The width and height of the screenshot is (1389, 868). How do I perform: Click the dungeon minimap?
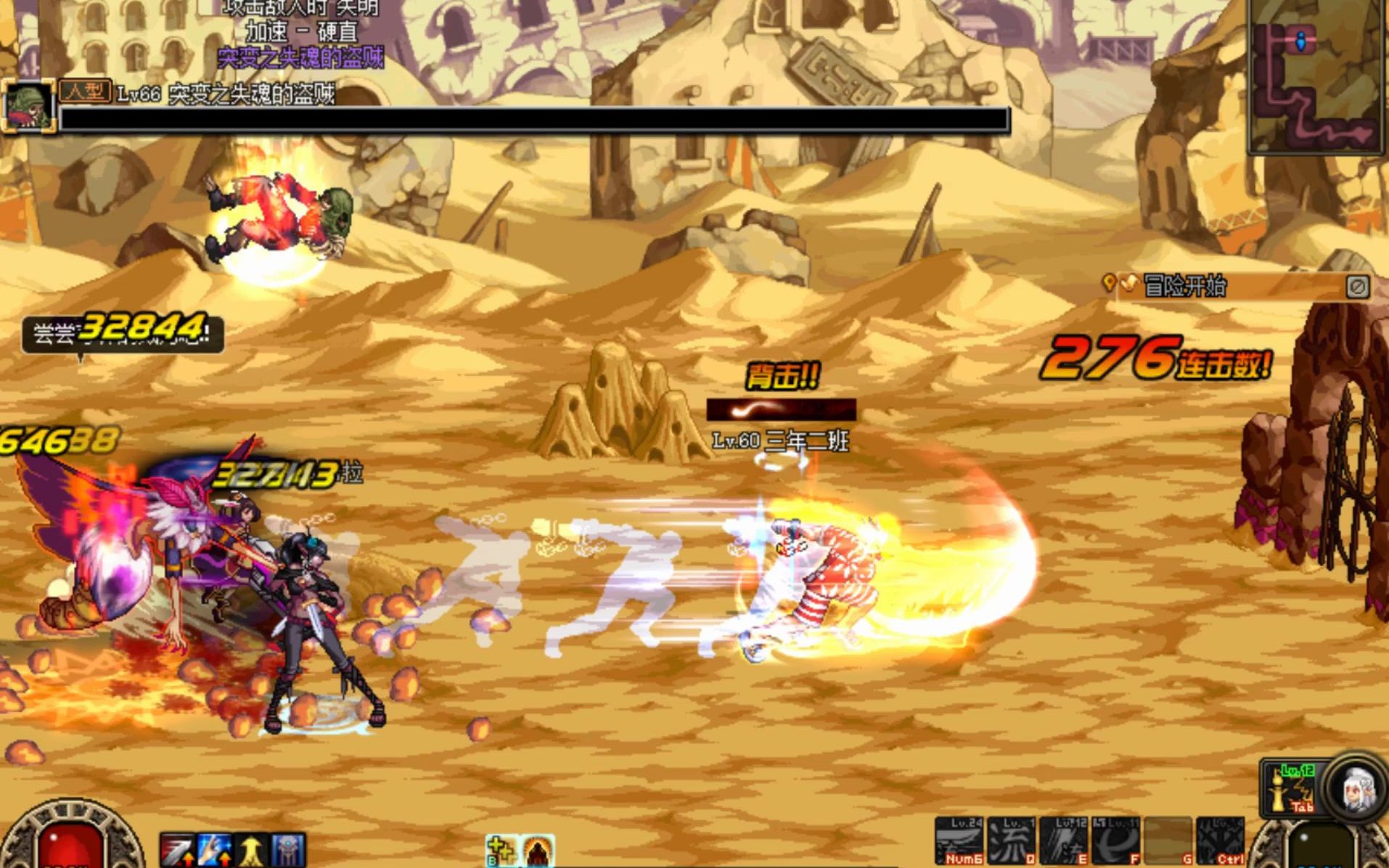(1315, 76)
